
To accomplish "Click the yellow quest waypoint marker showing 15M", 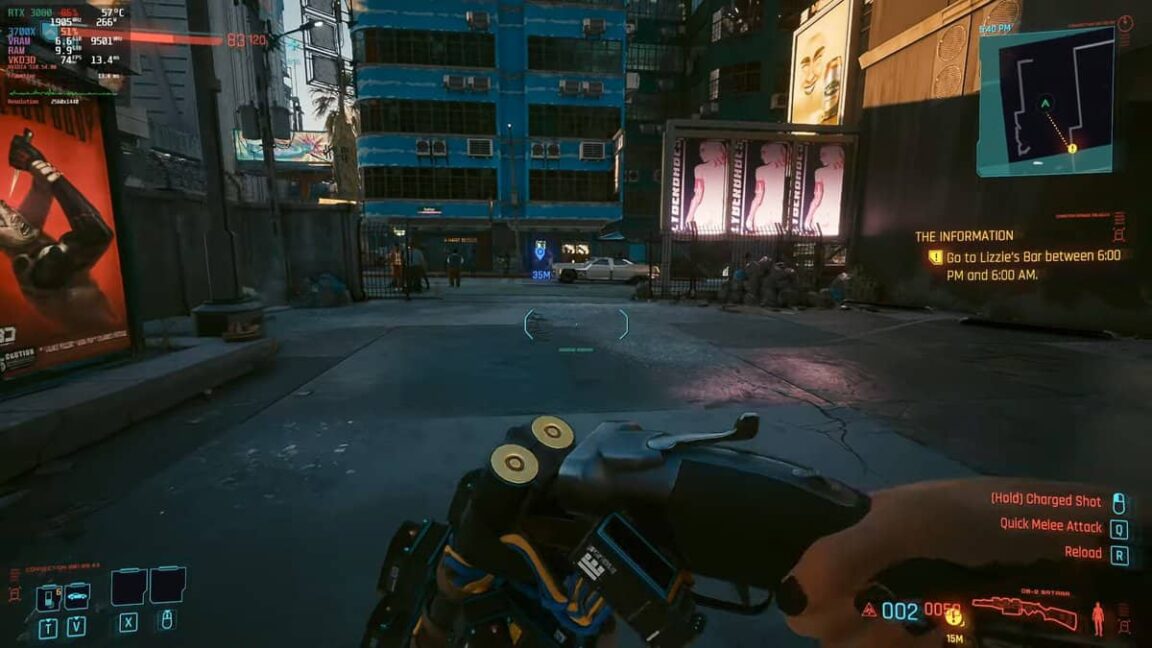I will [x=954, y=617].
